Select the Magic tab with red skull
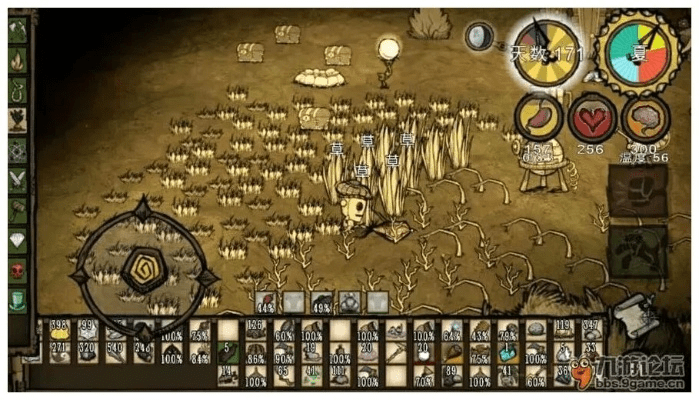 pos(18,271)
